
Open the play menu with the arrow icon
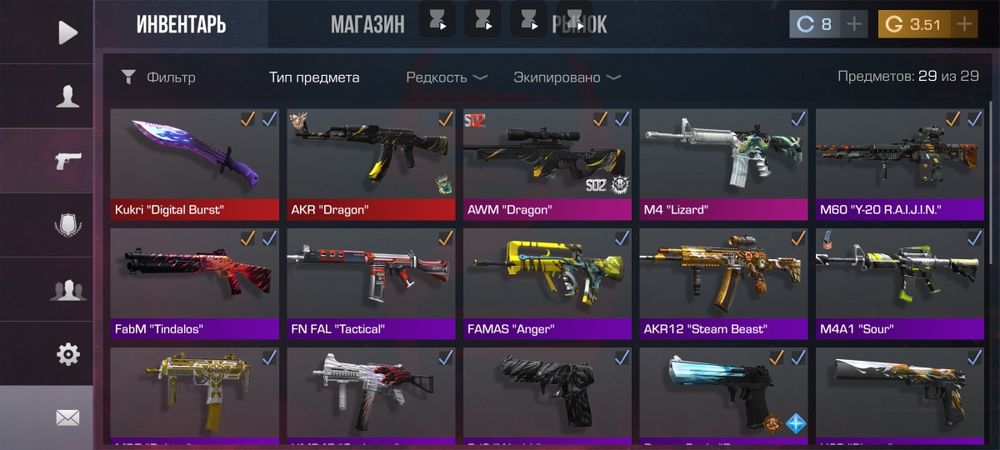67,32
